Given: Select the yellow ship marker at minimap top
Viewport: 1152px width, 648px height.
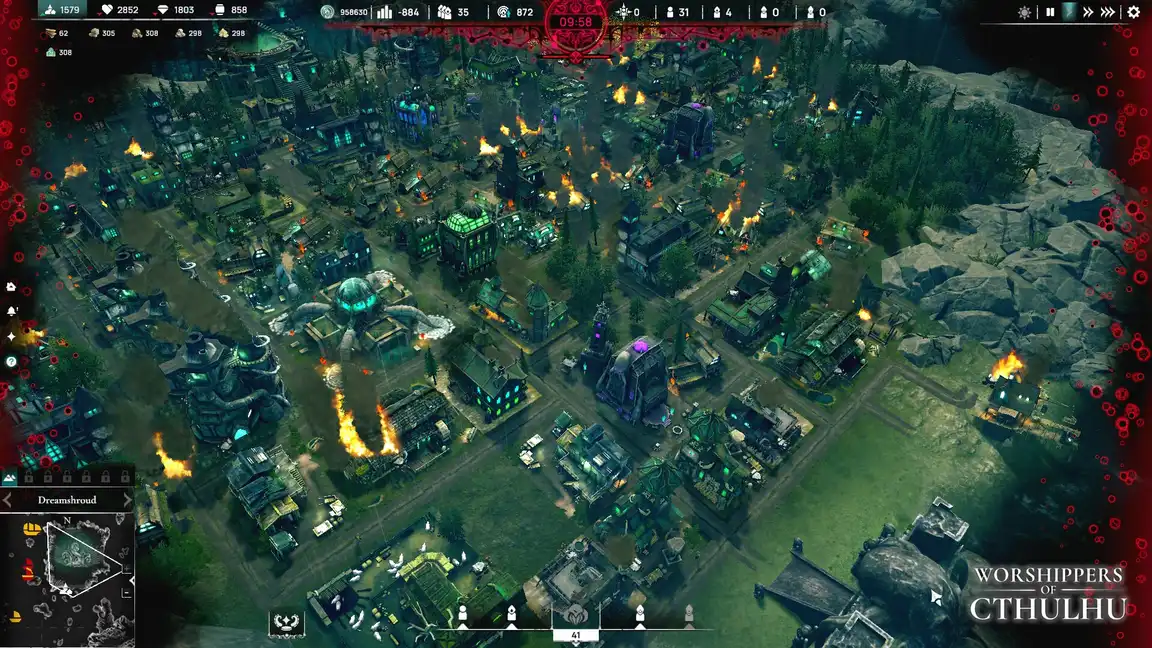Looking at the screenshot, I should (x=32, y=529).
